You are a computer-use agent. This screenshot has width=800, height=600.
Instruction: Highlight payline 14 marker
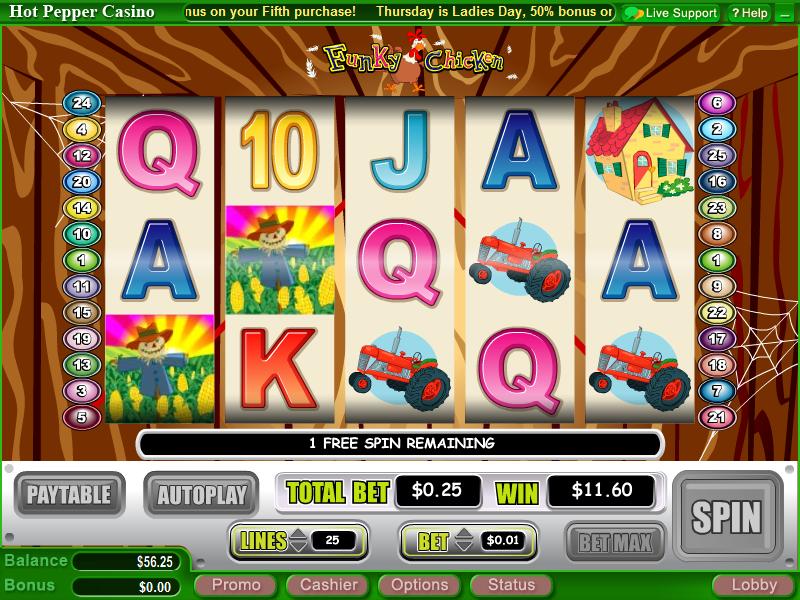point(82,208)
